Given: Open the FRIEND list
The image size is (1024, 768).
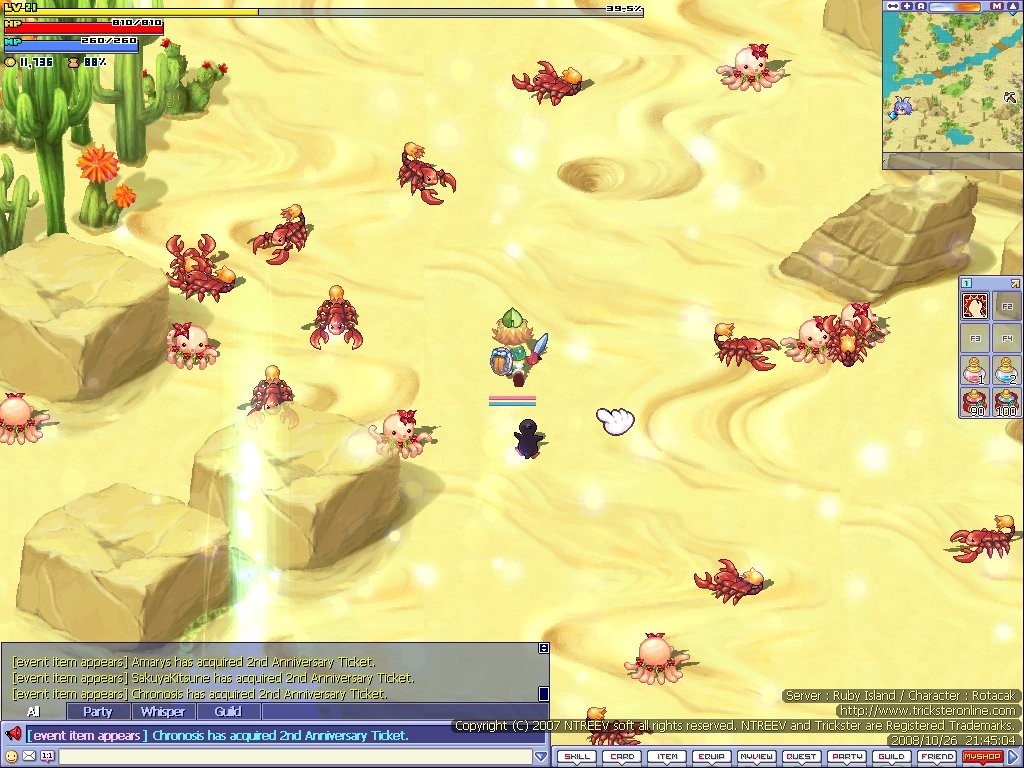Looking at the screenshot, I should click(x=937, y=757).
